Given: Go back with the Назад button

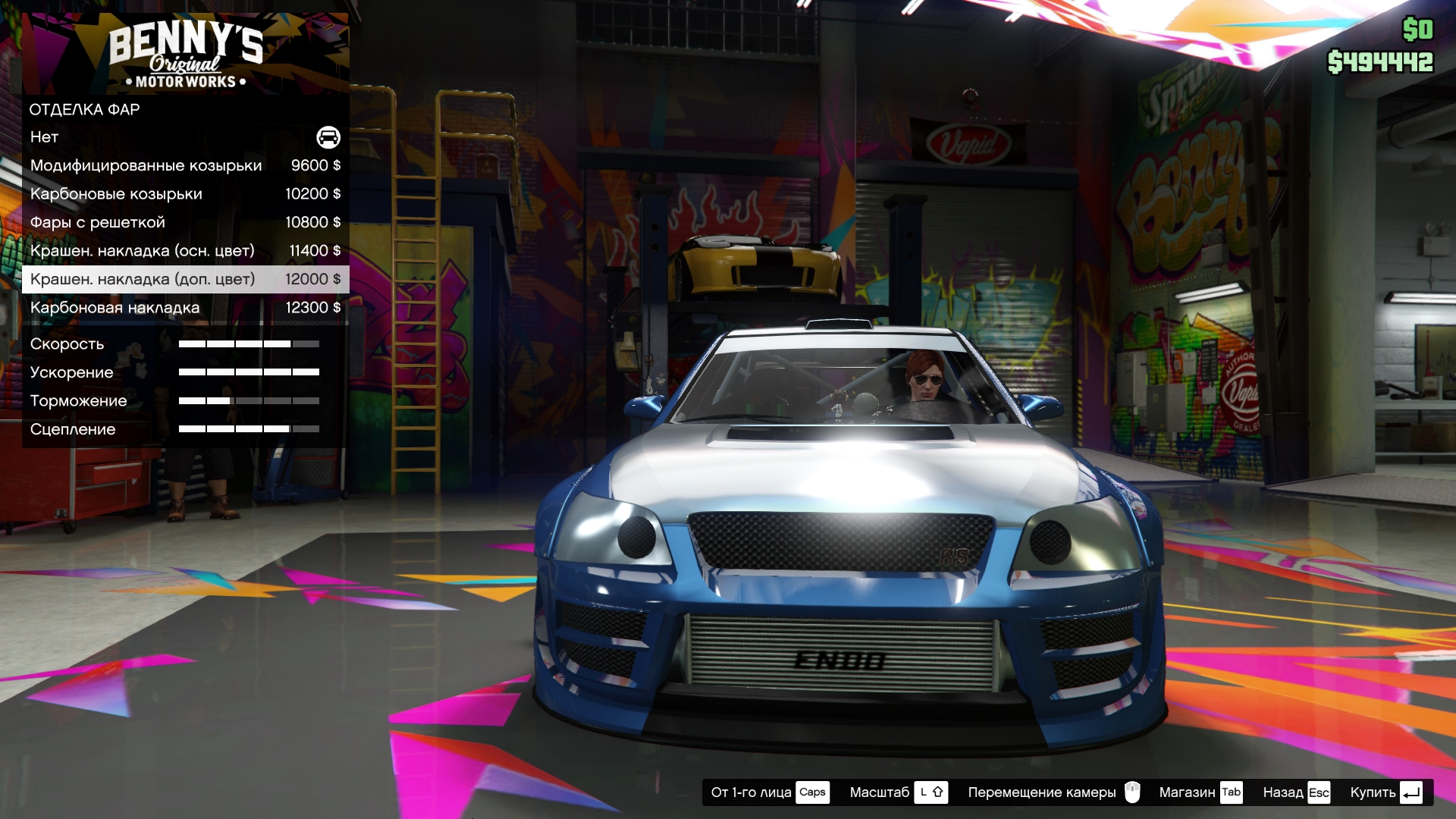Looking at the screenshot, I should pos(1296,792).
